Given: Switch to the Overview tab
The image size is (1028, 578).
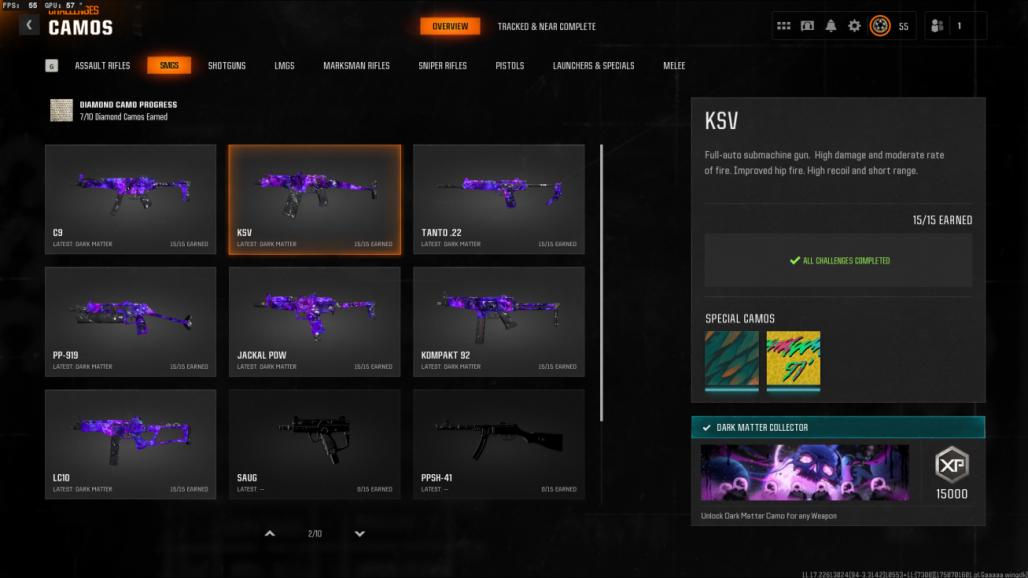Looking at the screenshot, I should (450, 27).
